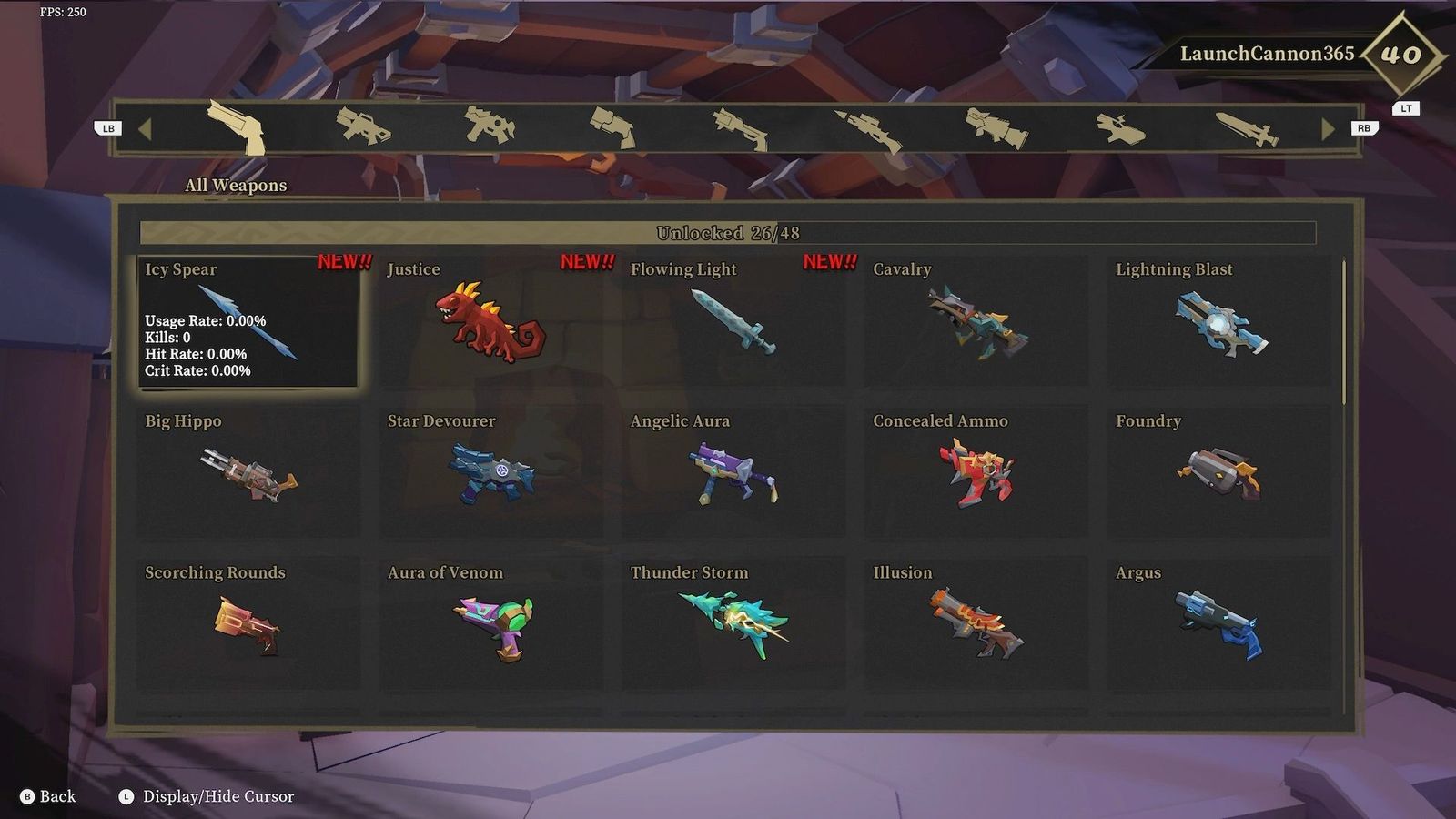Select the Icy Spear weapon card
1456x819 pixels.
(248, 323)
